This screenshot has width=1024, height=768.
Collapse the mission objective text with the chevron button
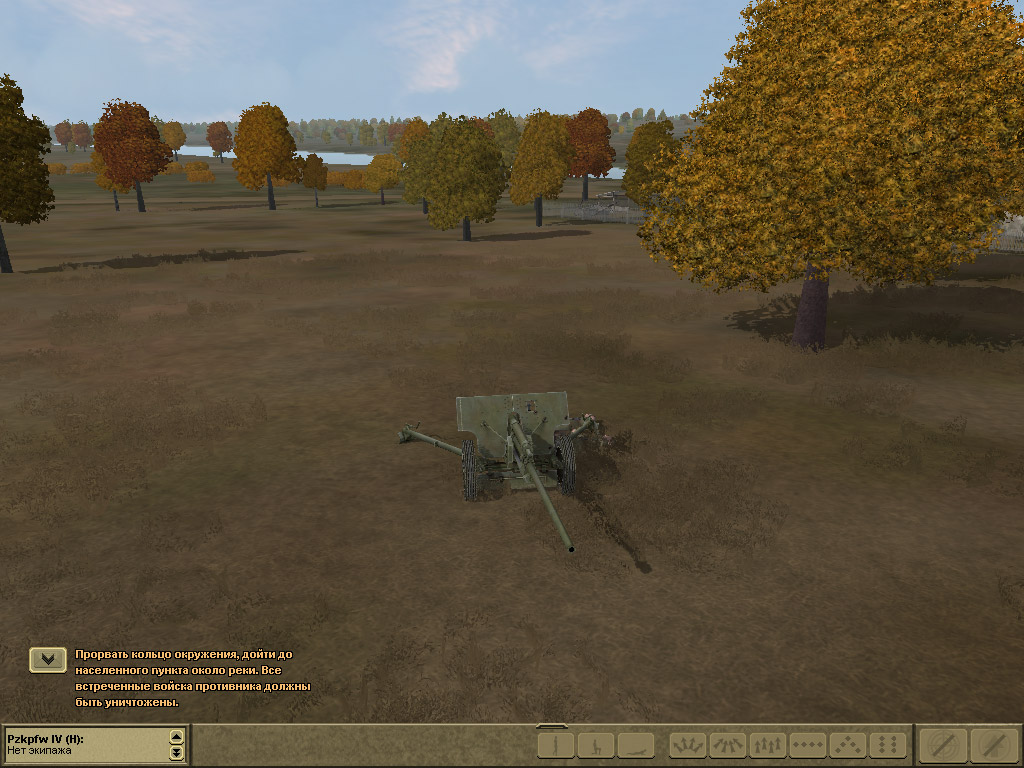click(x=48, y=659)
